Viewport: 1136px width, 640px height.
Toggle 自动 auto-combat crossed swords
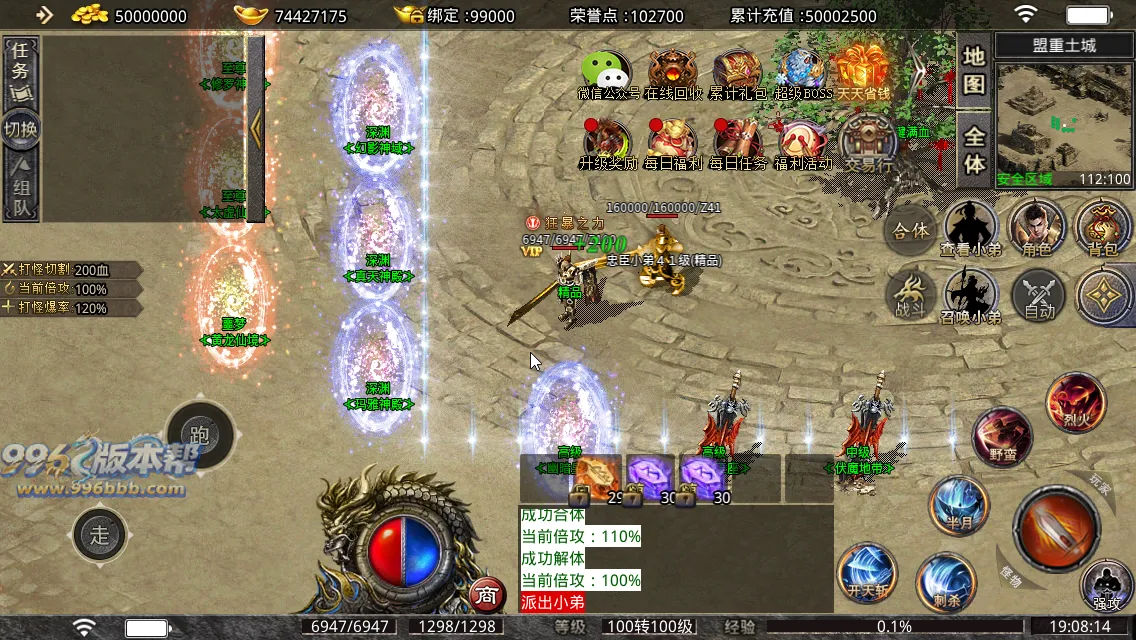1039,297
